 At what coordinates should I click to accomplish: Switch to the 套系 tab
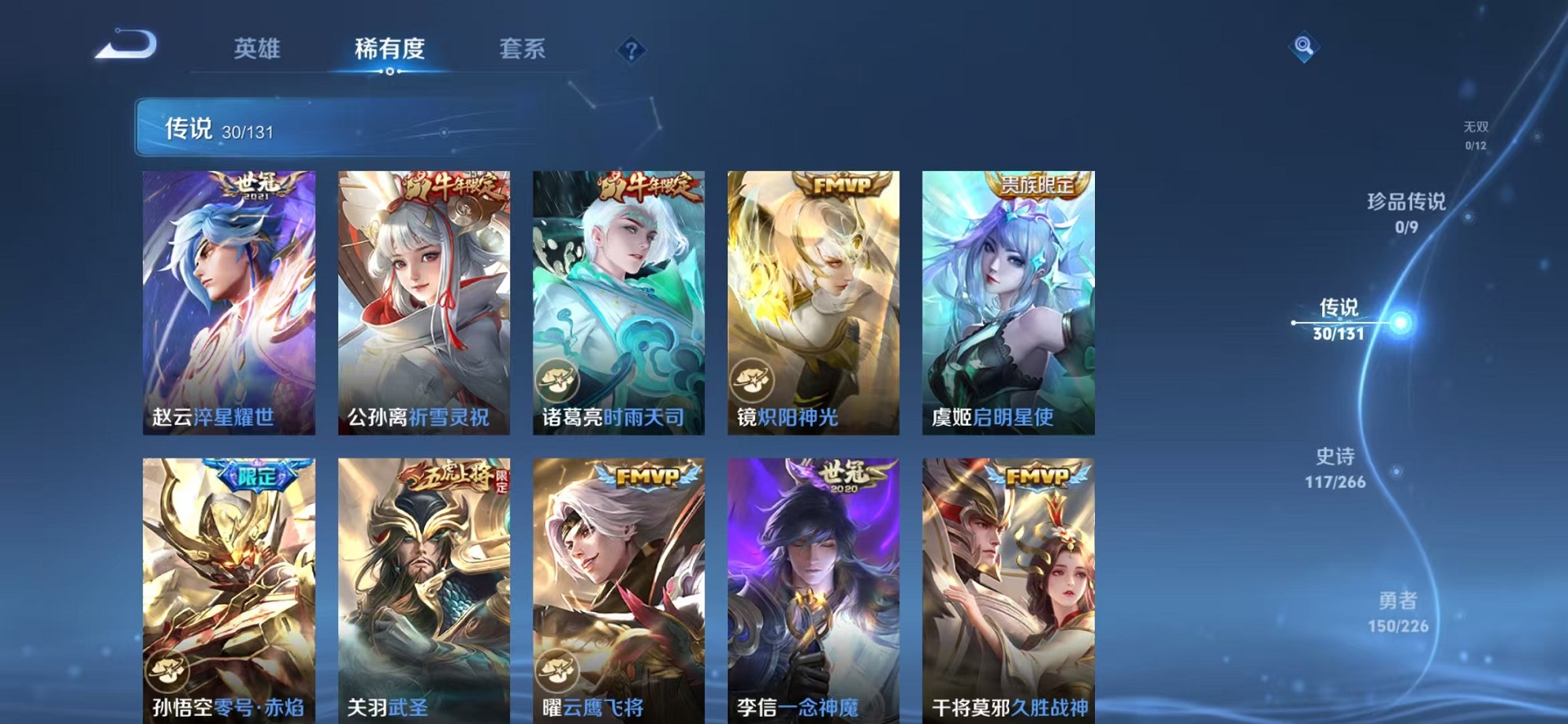click(524, 49)
